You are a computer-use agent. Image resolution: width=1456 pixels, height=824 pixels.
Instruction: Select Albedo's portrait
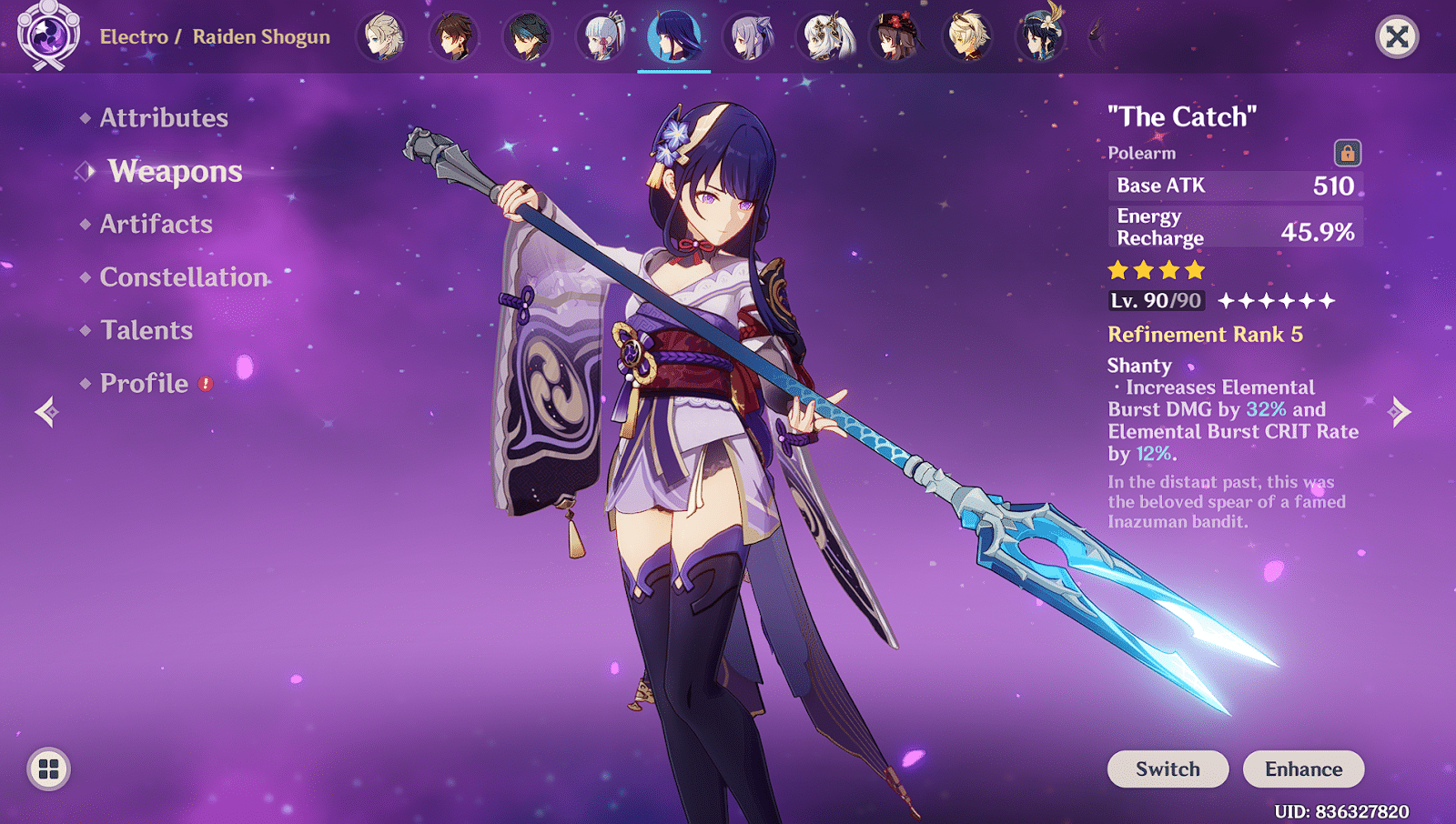pos(383,37)
